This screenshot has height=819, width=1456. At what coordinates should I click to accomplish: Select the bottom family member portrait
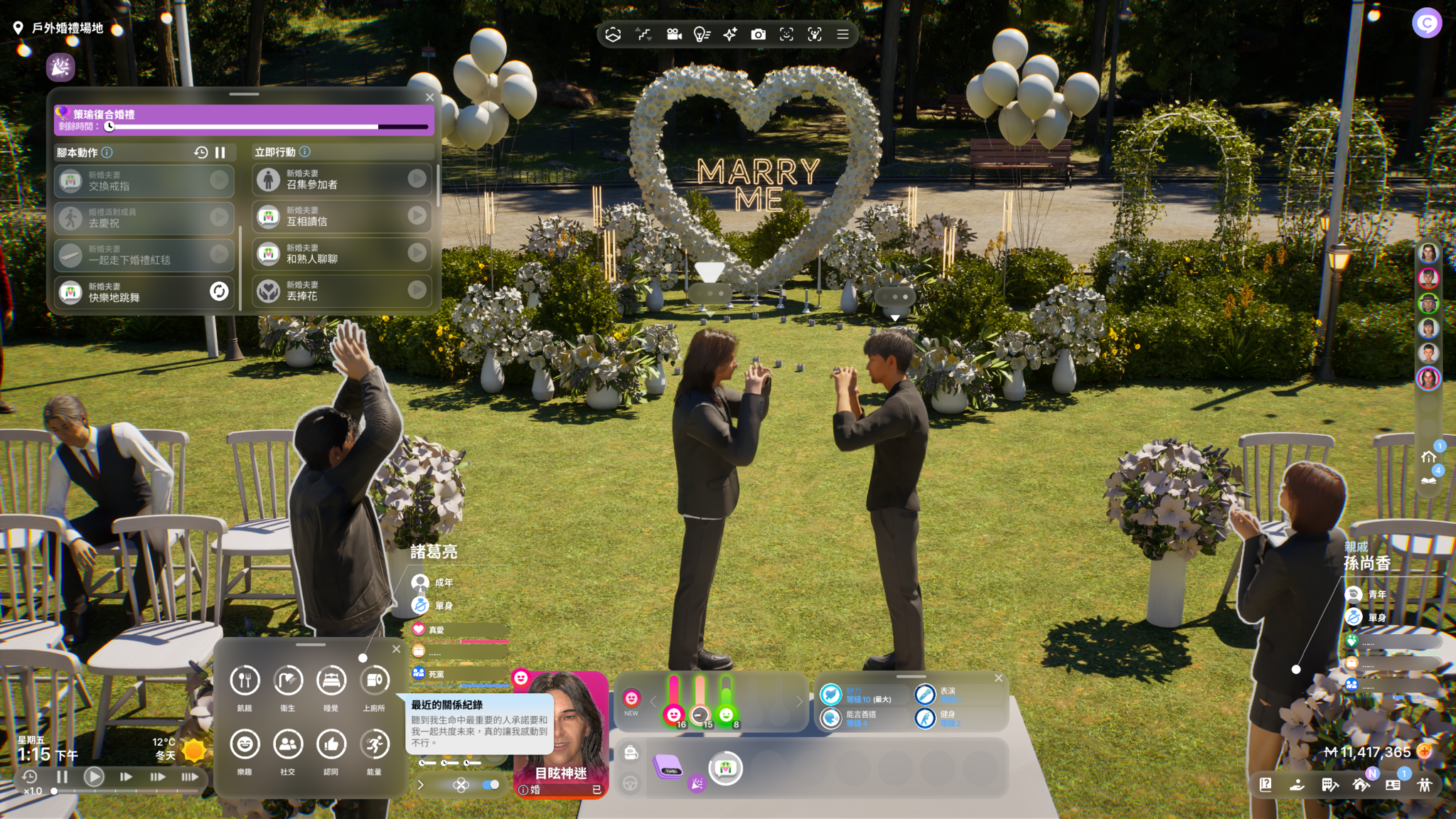1428,378
